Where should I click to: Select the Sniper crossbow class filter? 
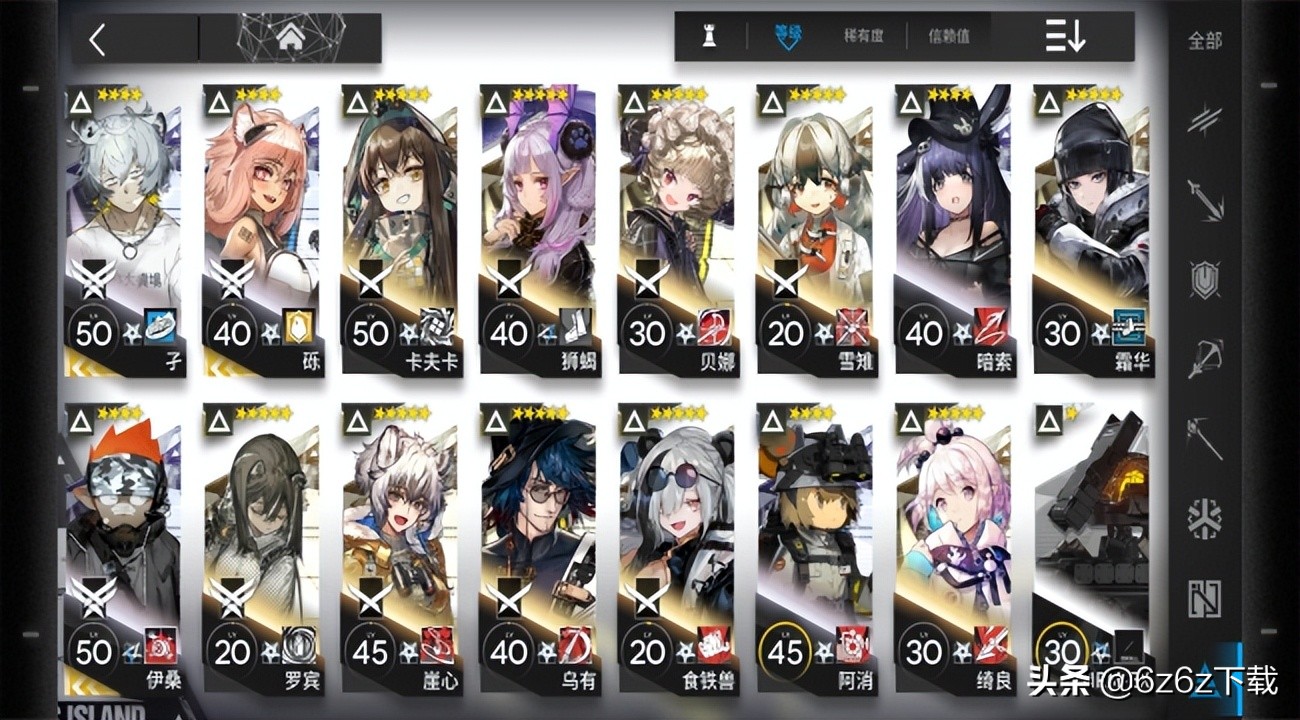(x=1205, y=360)
